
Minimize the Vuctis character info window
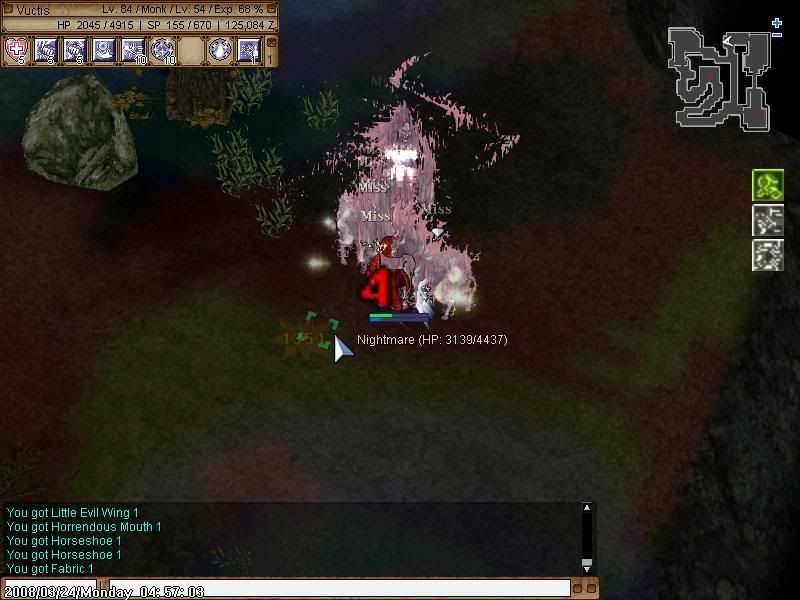[271, 9]
